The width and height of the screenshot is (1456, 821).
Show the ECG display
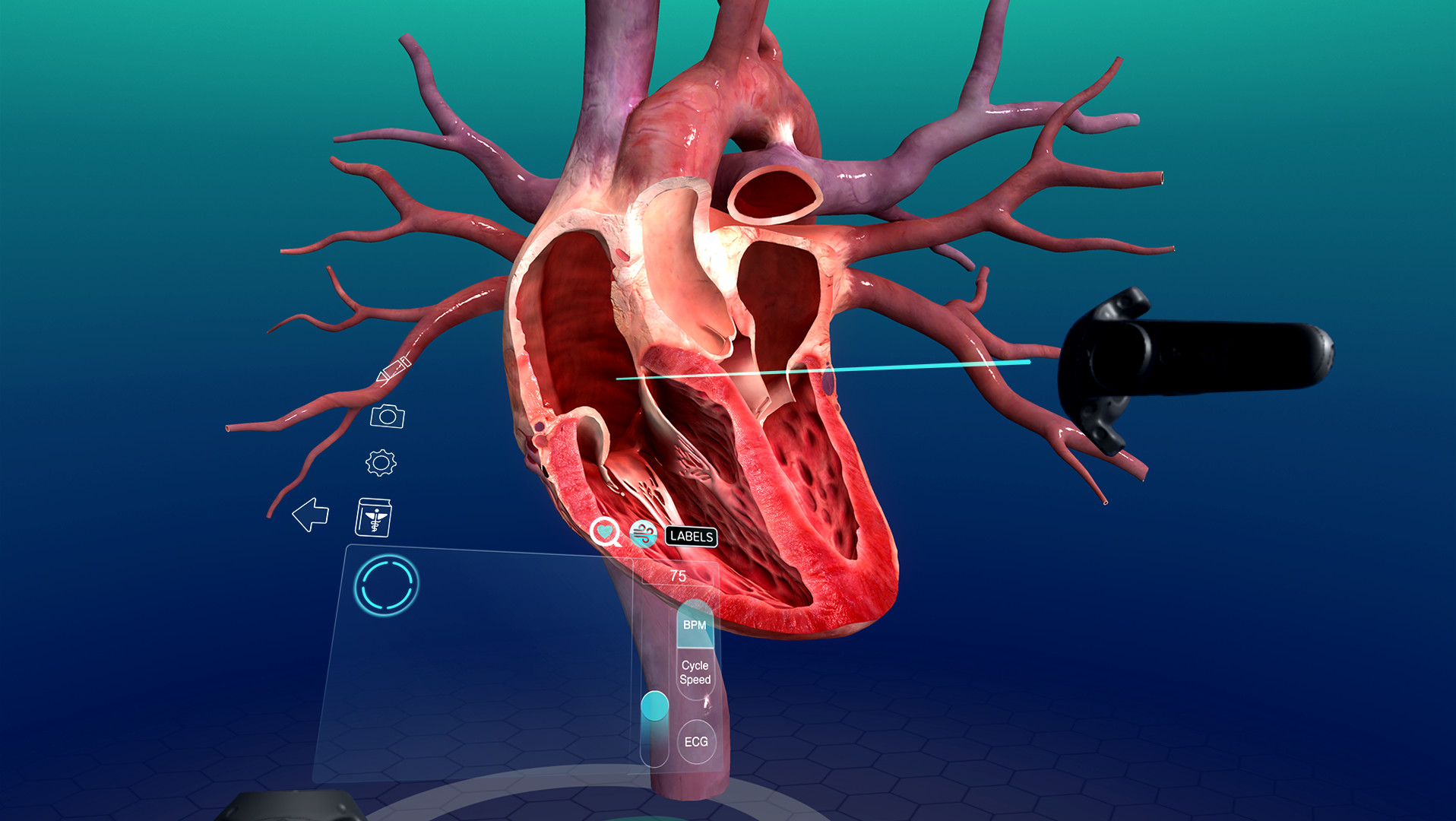click(696, 741)
